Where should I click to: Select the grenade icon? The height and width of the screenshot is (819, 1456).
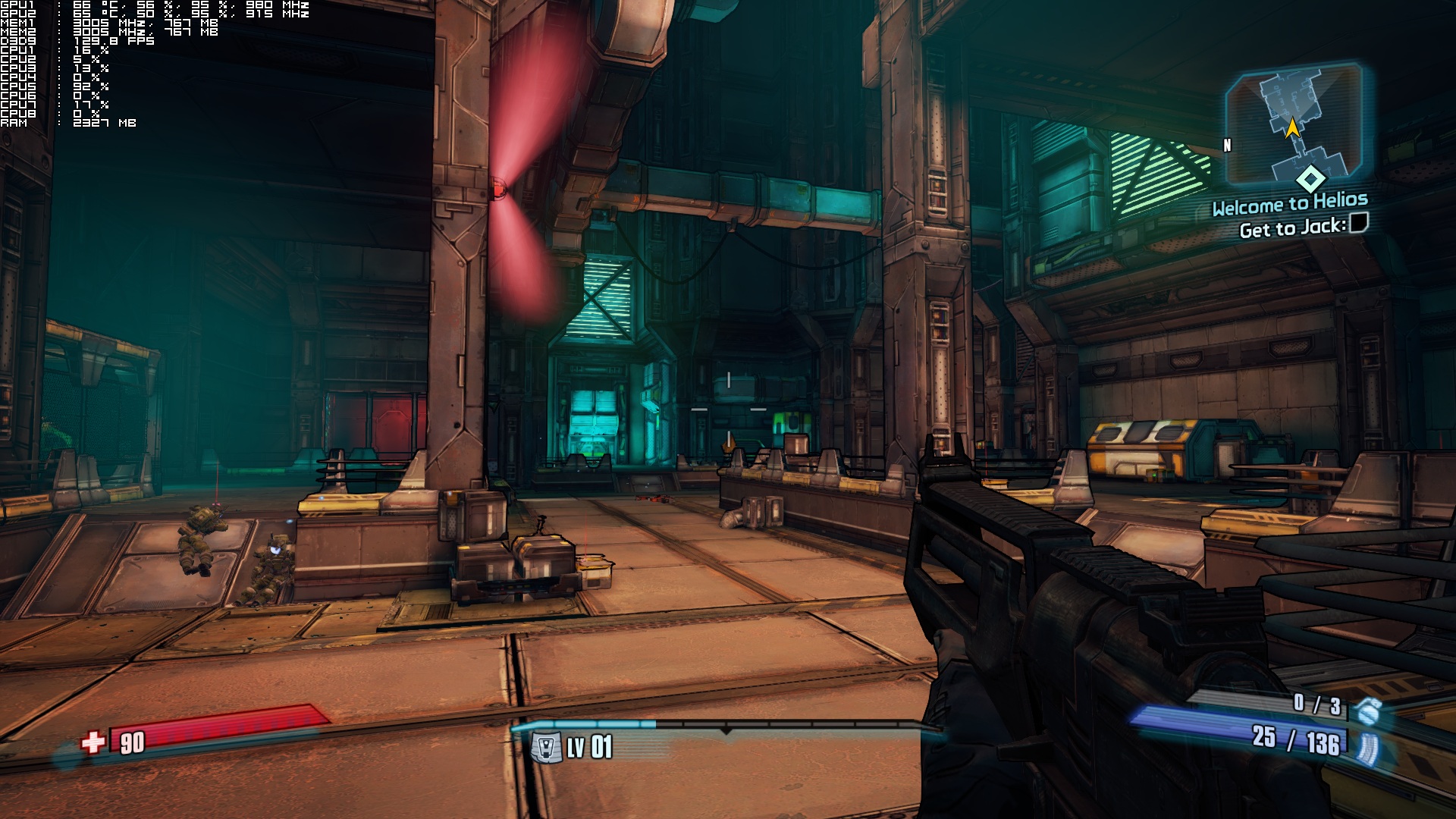pyautogui.click(x=1369, y=711)
